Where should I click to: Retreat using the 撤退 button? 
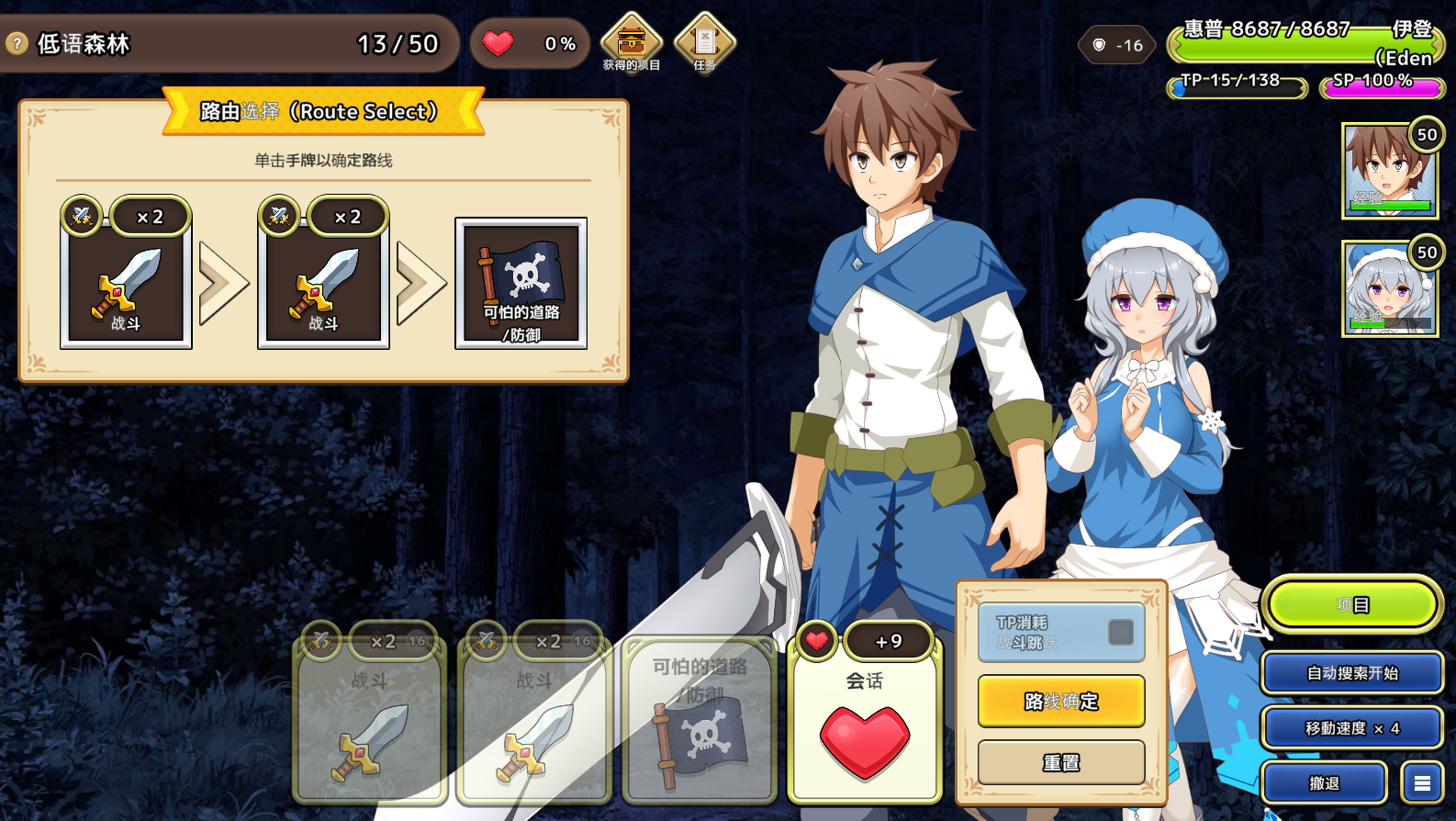pyautogui.click(x=1324, y=783)
